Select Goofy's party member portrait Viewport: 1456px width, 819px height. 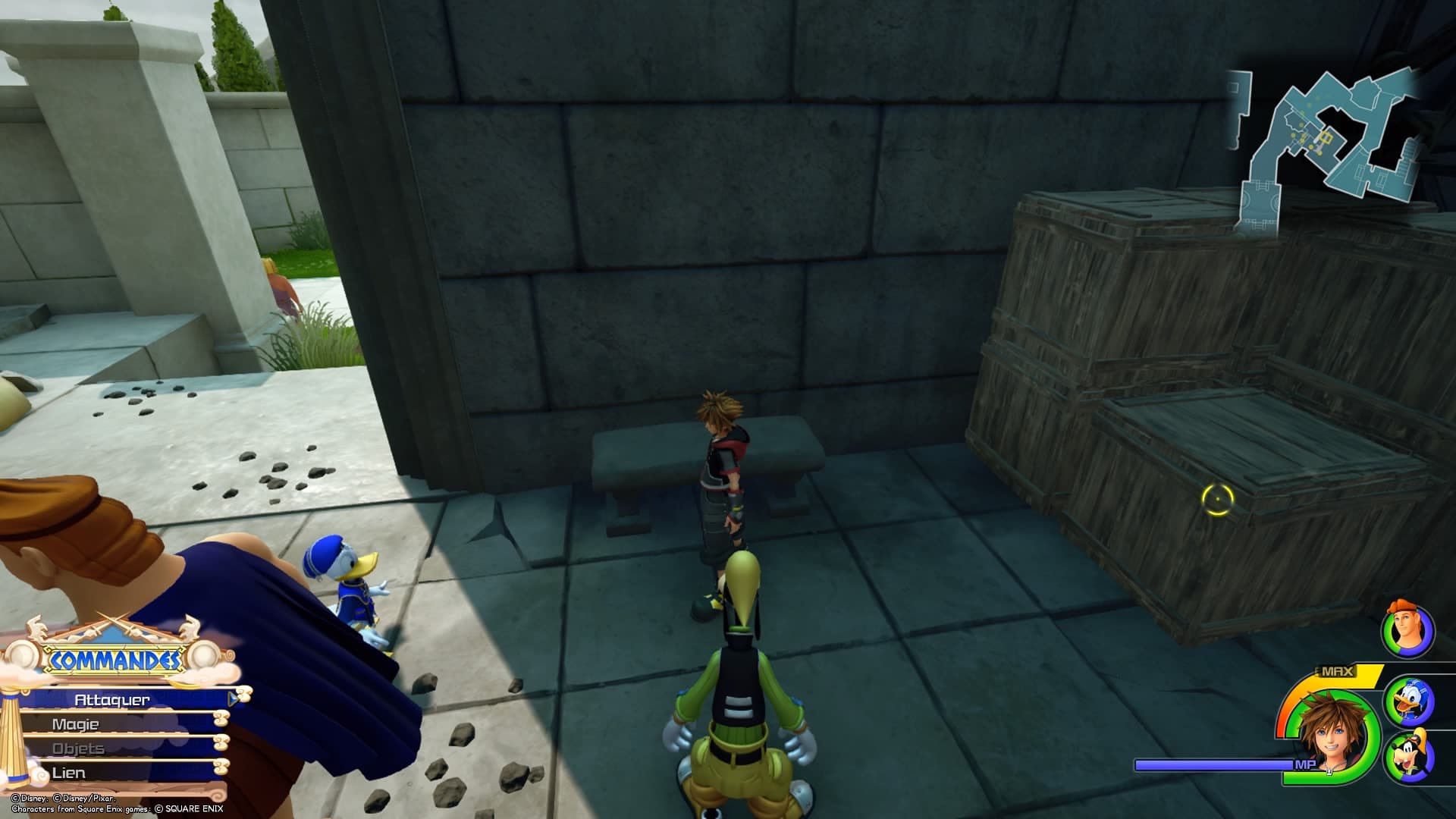pos(1410,755)
